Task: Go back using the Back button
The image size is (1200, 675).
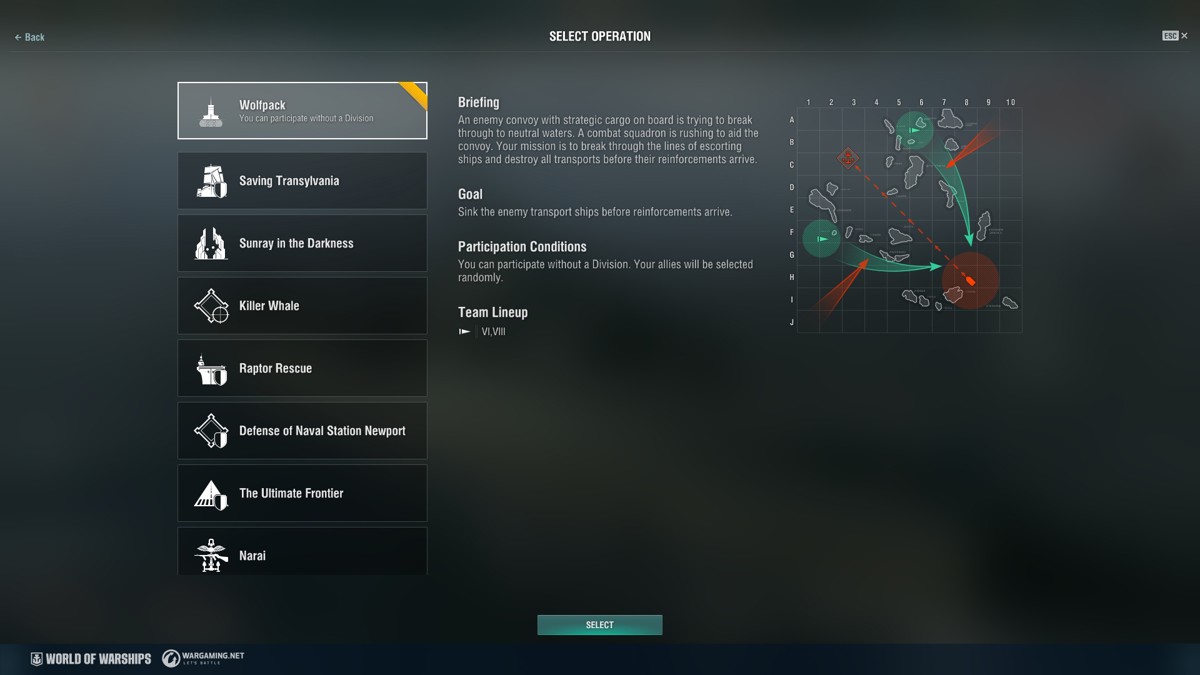Action: click(30, 37)
